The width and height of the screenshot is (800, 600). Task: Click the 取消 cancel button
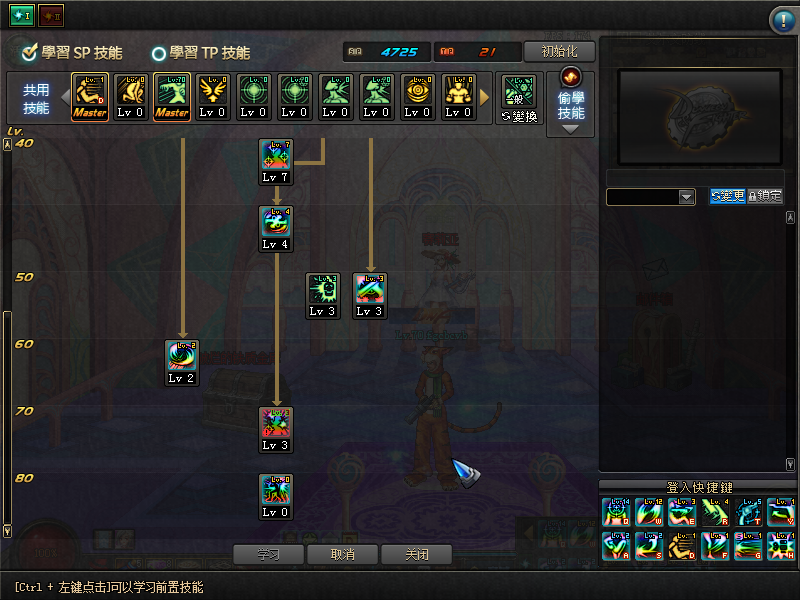tap(343, 554)
